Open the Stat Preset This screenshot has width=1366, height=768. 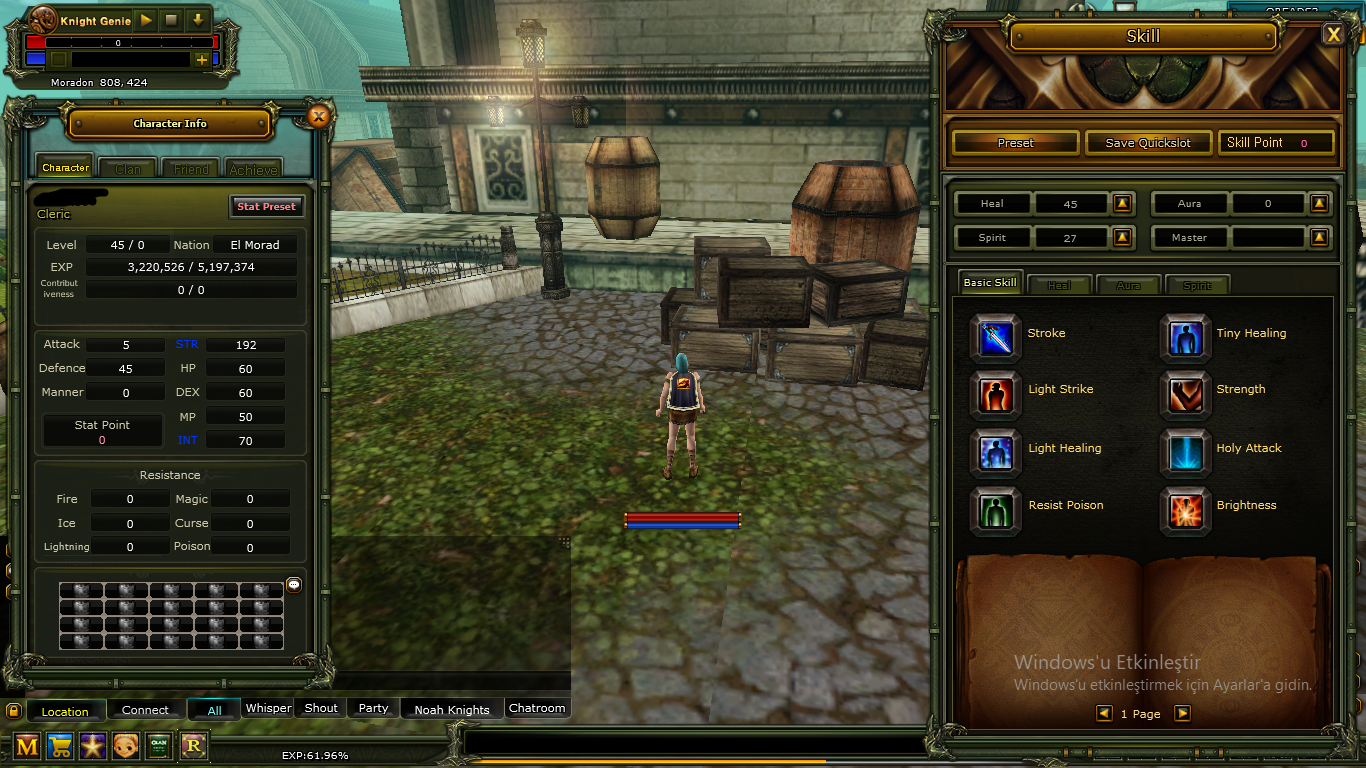266,206
